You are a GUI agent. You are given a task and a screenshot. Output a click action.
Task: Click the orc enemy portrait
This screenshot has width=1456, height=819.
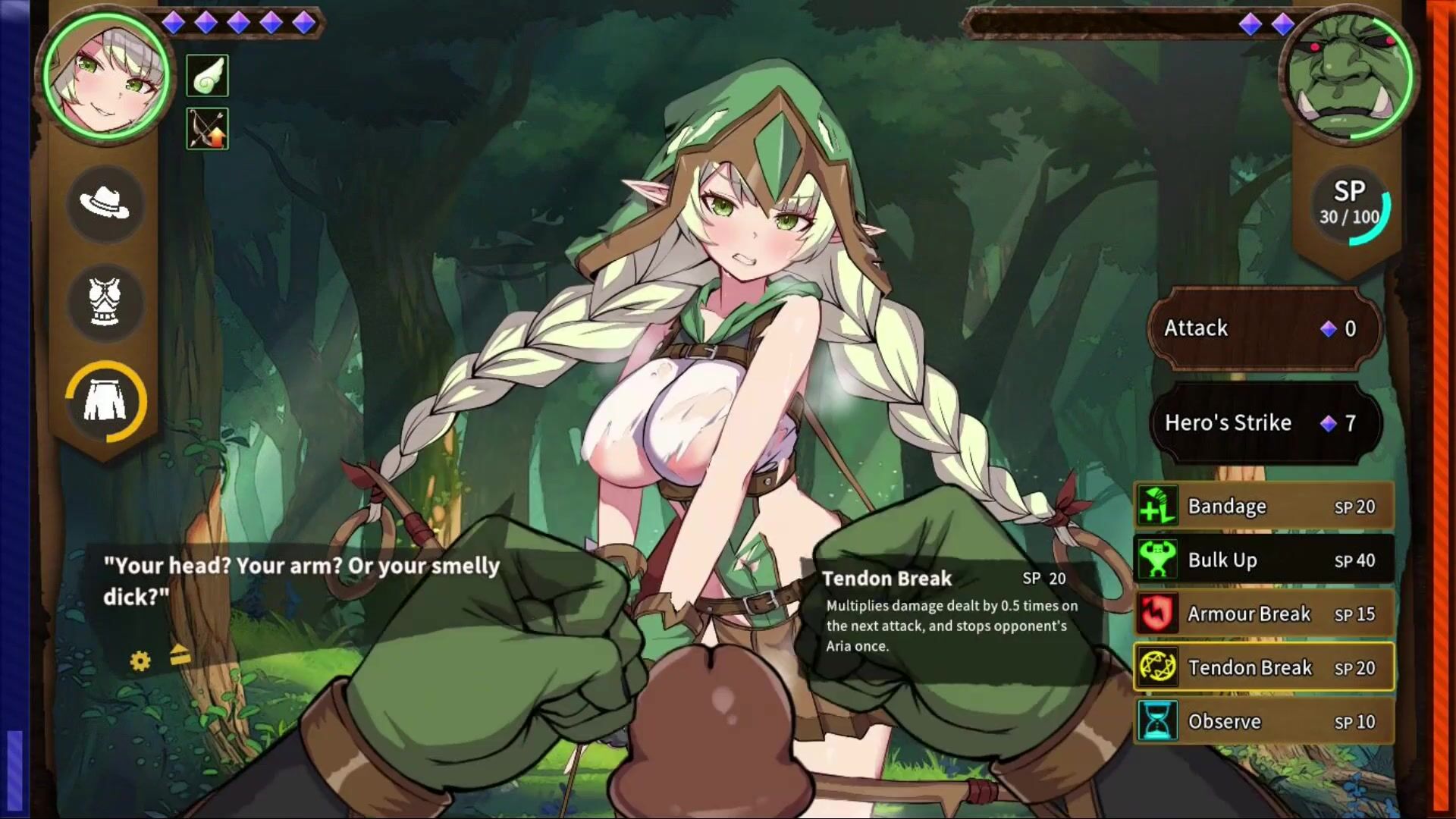point(1347,76)
